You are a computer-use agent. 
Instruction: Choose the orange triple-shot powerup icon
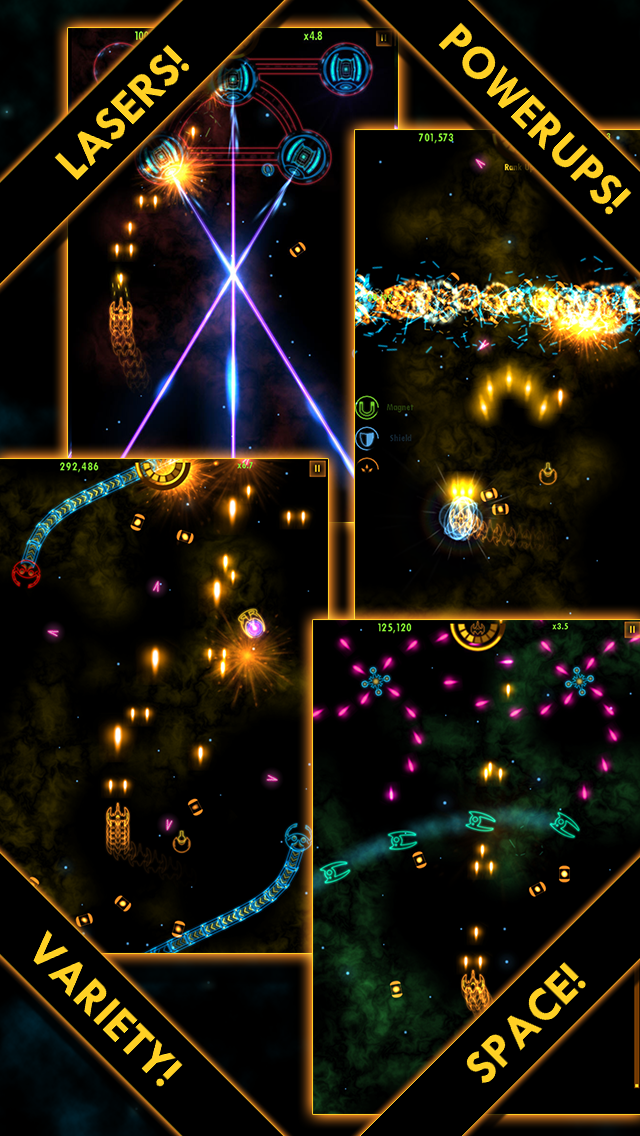pyautogui.click(x=367, y=466)
